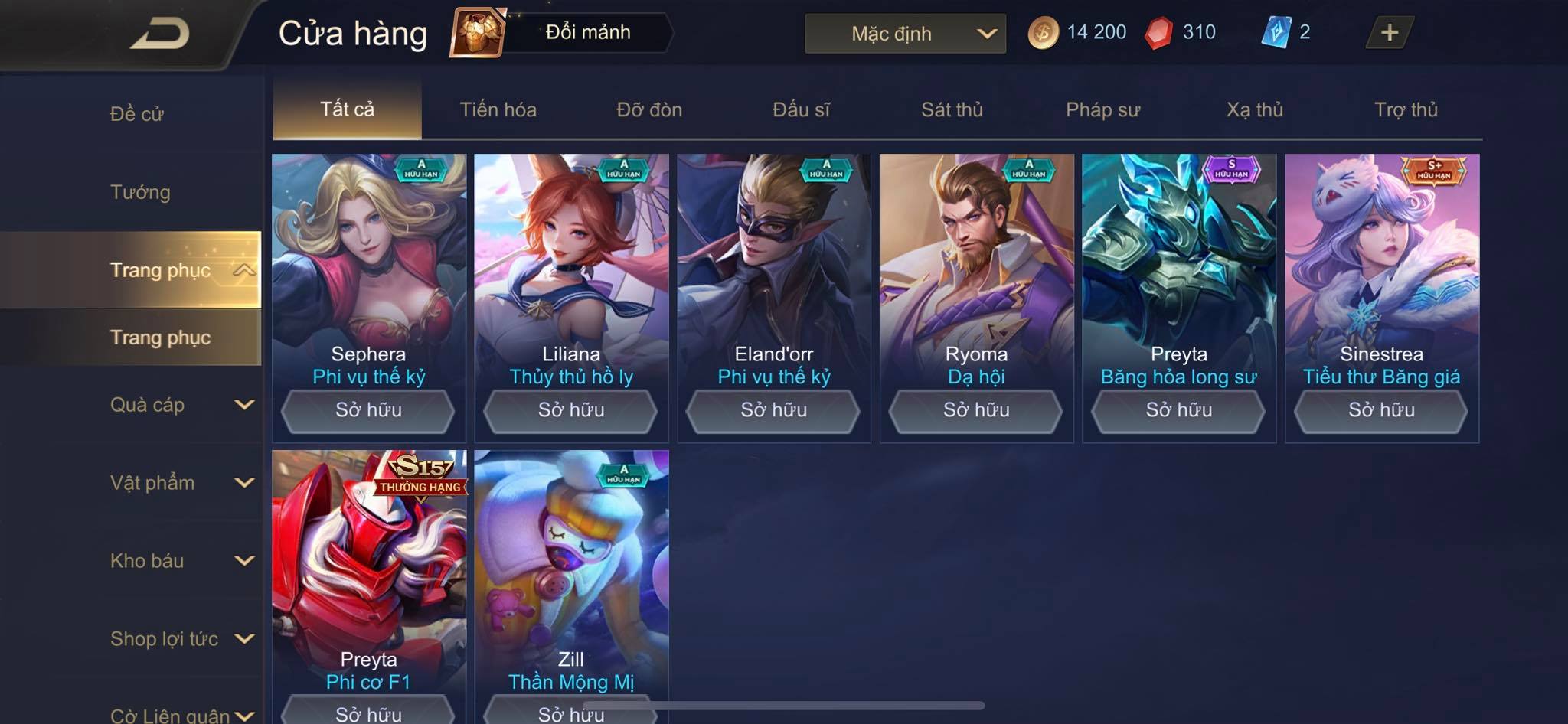Expand the Quà cáp menu
This screenshot has width=1568, height=724.
(180, 405)
